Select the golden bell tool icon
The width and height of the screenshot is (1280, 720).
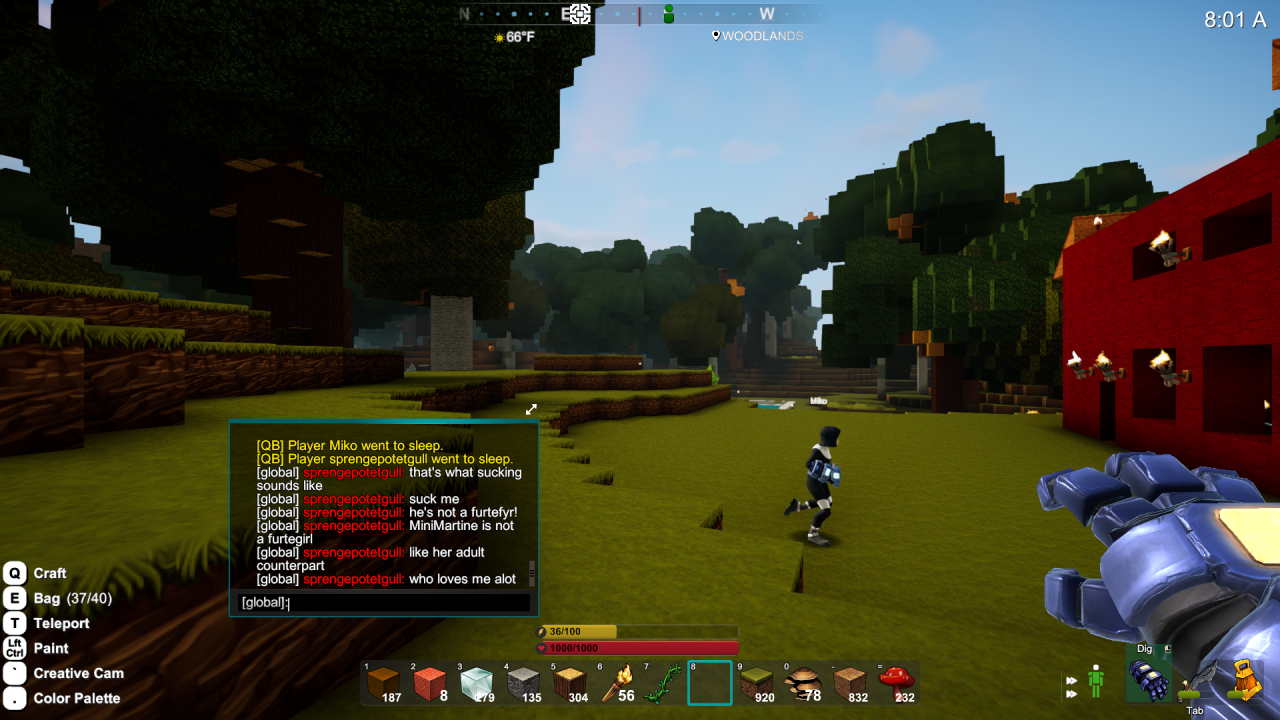(x=1246, y=678)
